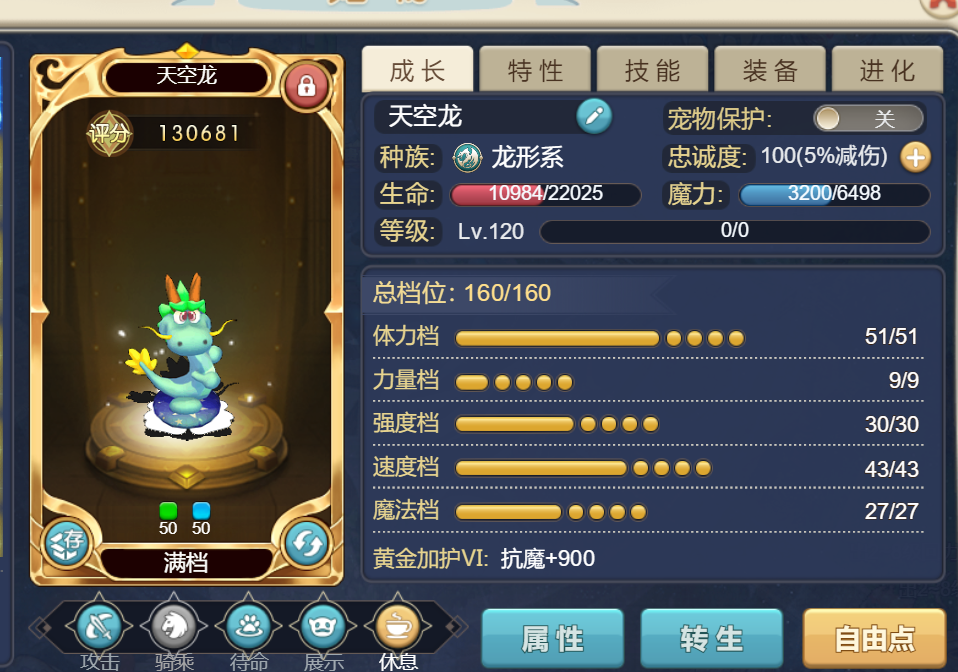
Task: Choose the 转生 button
Action: point(711,638)
